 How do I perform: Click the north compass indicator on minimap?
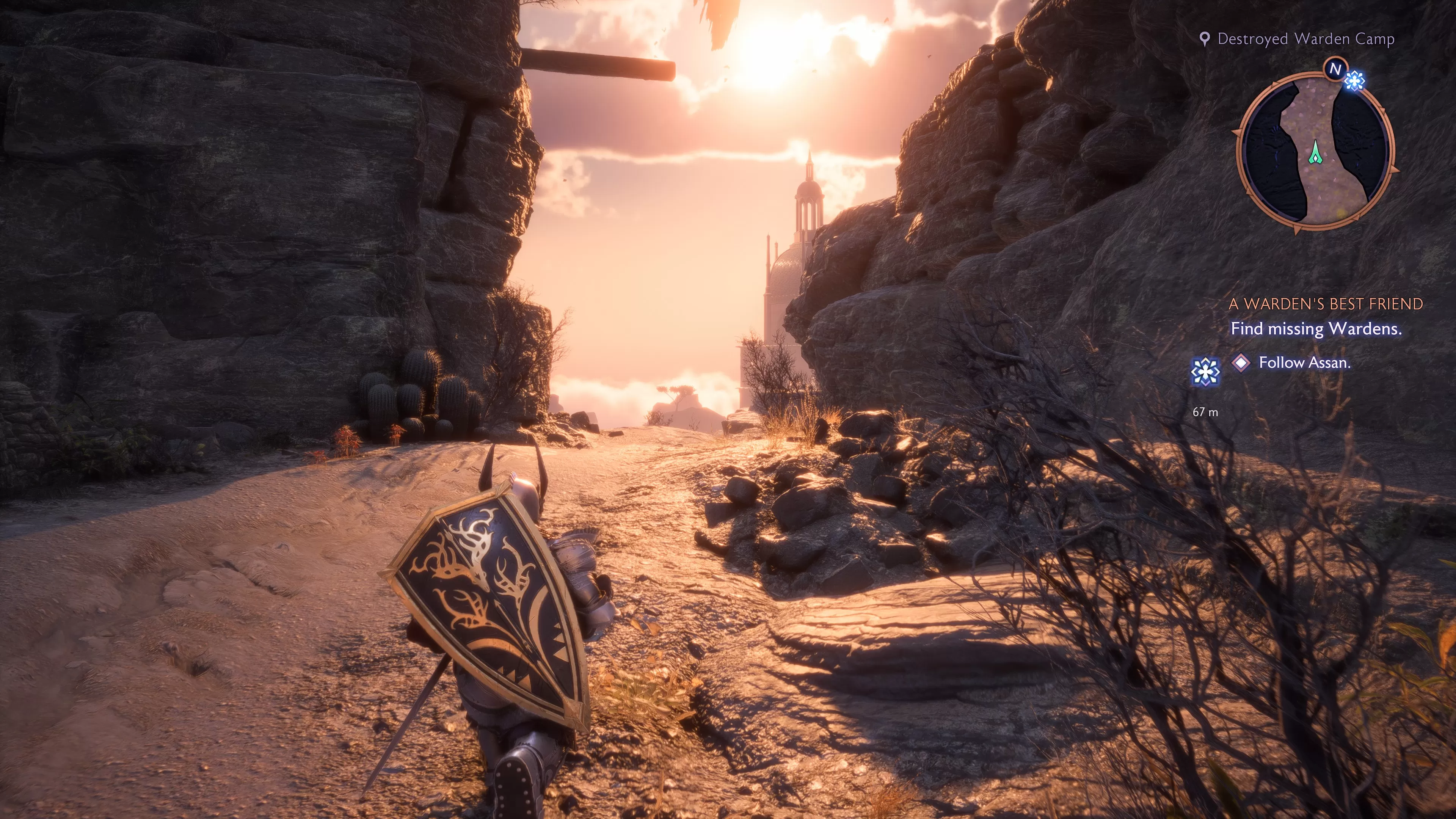[1335, 69]
